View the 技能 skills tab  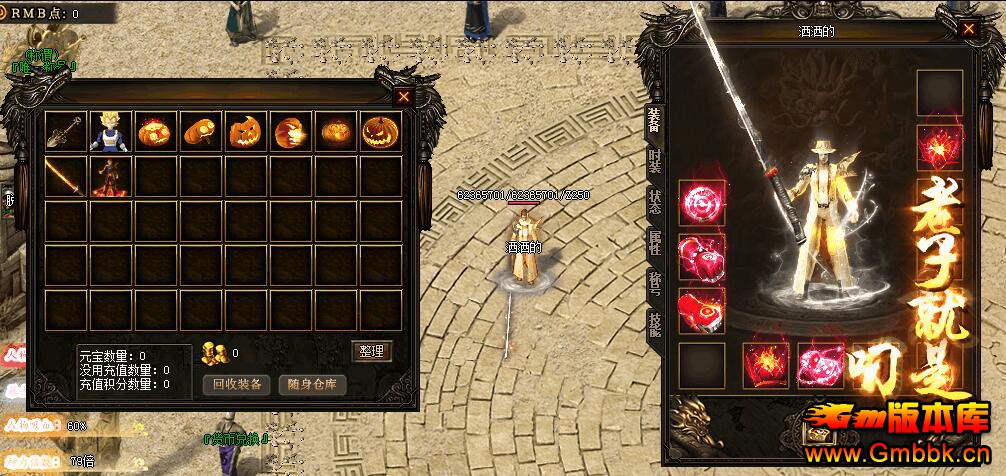(x=654, y=322)
